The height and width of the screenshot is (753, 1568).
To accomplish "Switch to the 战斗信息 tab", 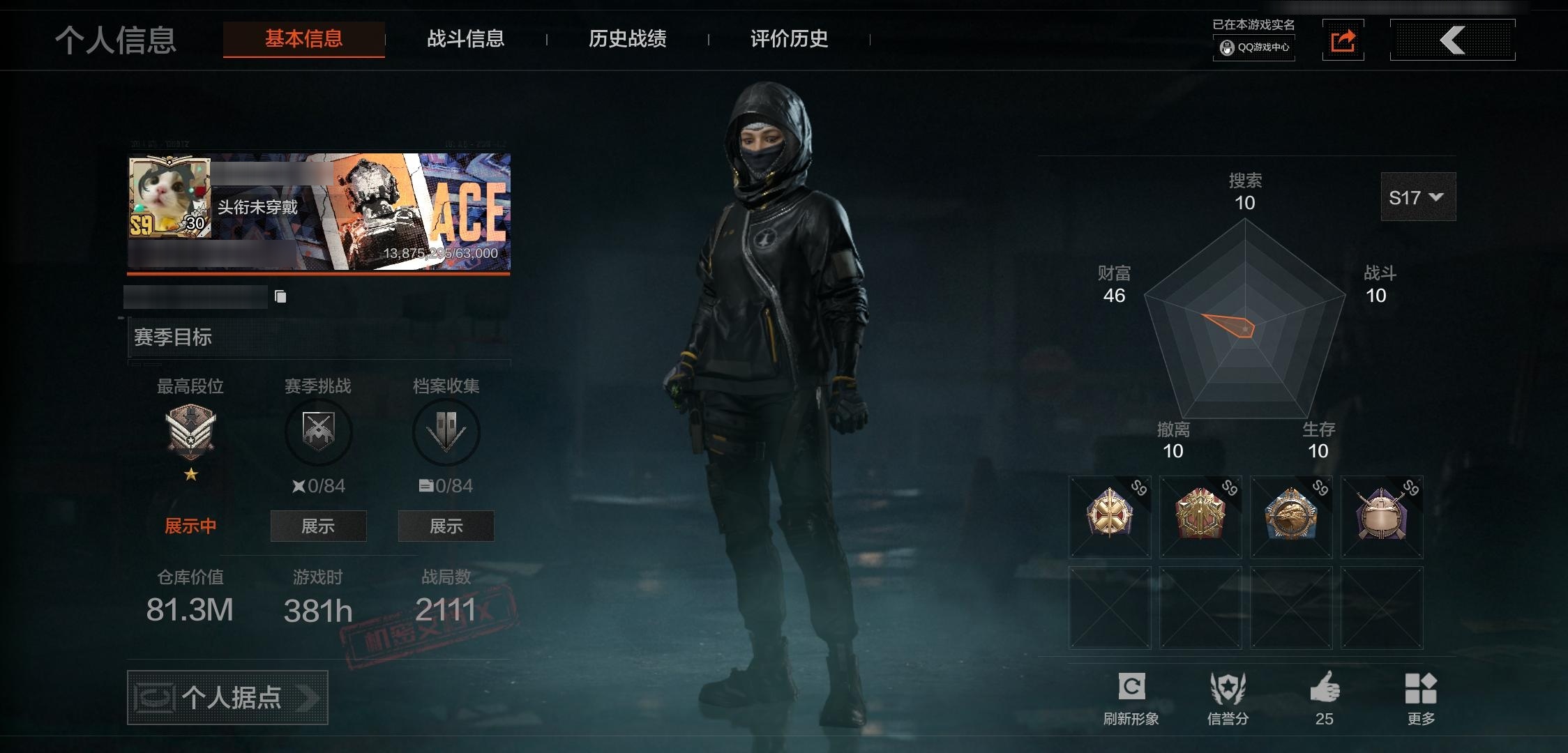I will [466, 40].
